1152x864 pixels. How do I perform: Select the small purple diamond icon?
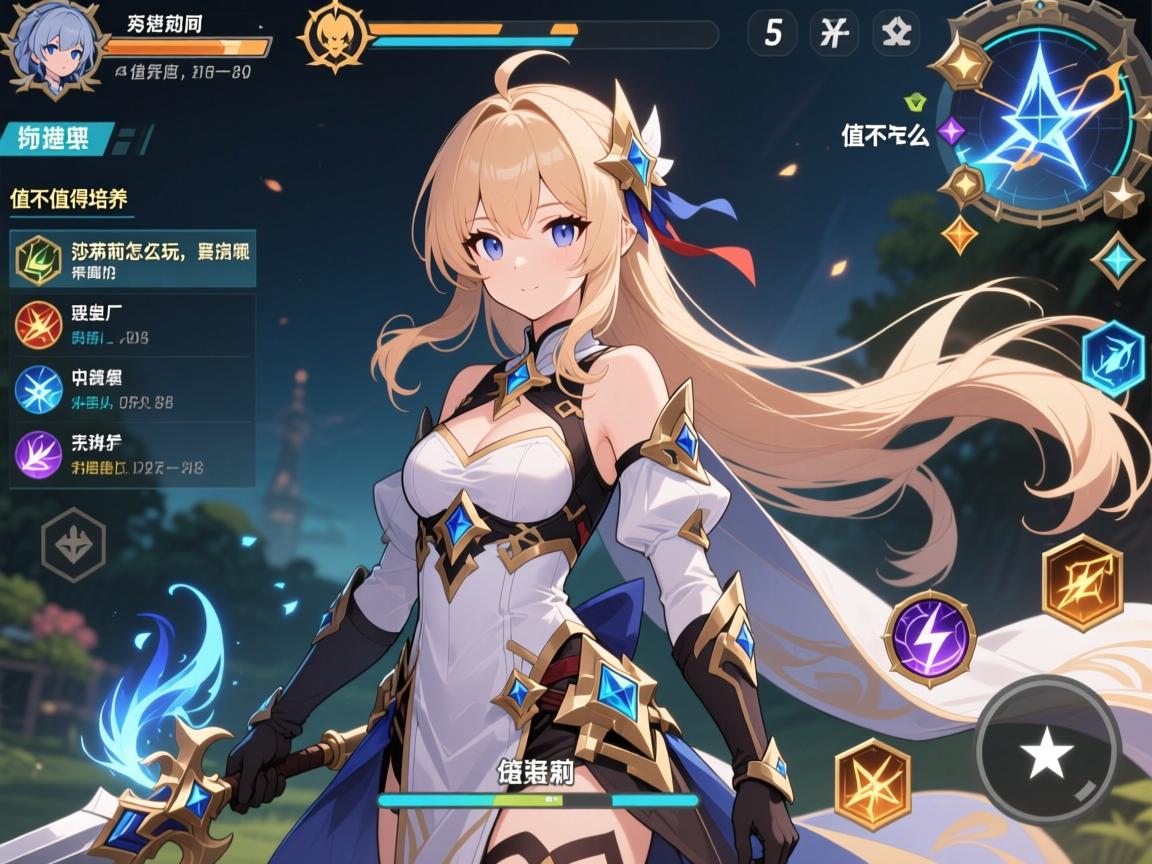point(952,130)
